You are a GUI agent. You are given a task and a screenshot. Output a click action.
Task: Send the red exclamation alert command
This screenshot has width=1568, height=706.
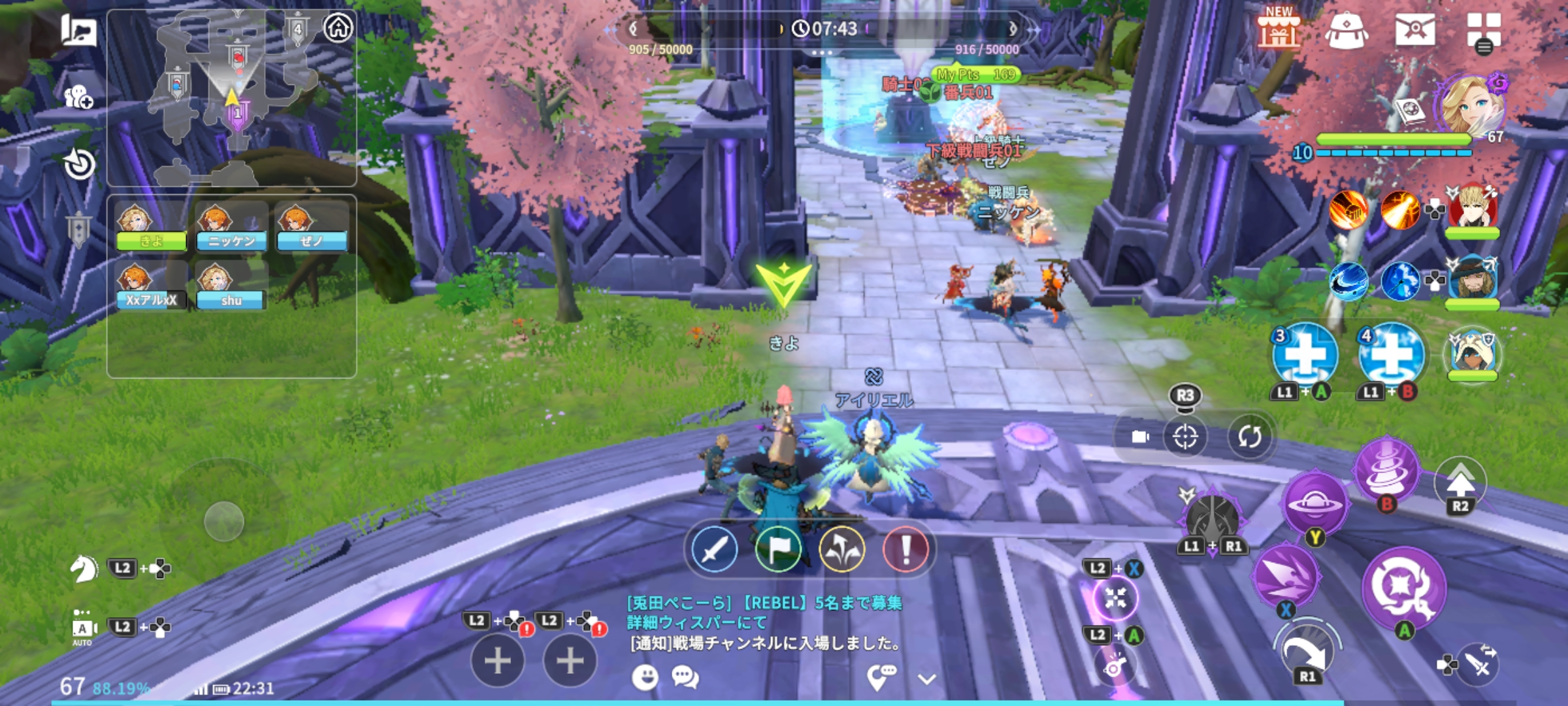coord(906,549)
